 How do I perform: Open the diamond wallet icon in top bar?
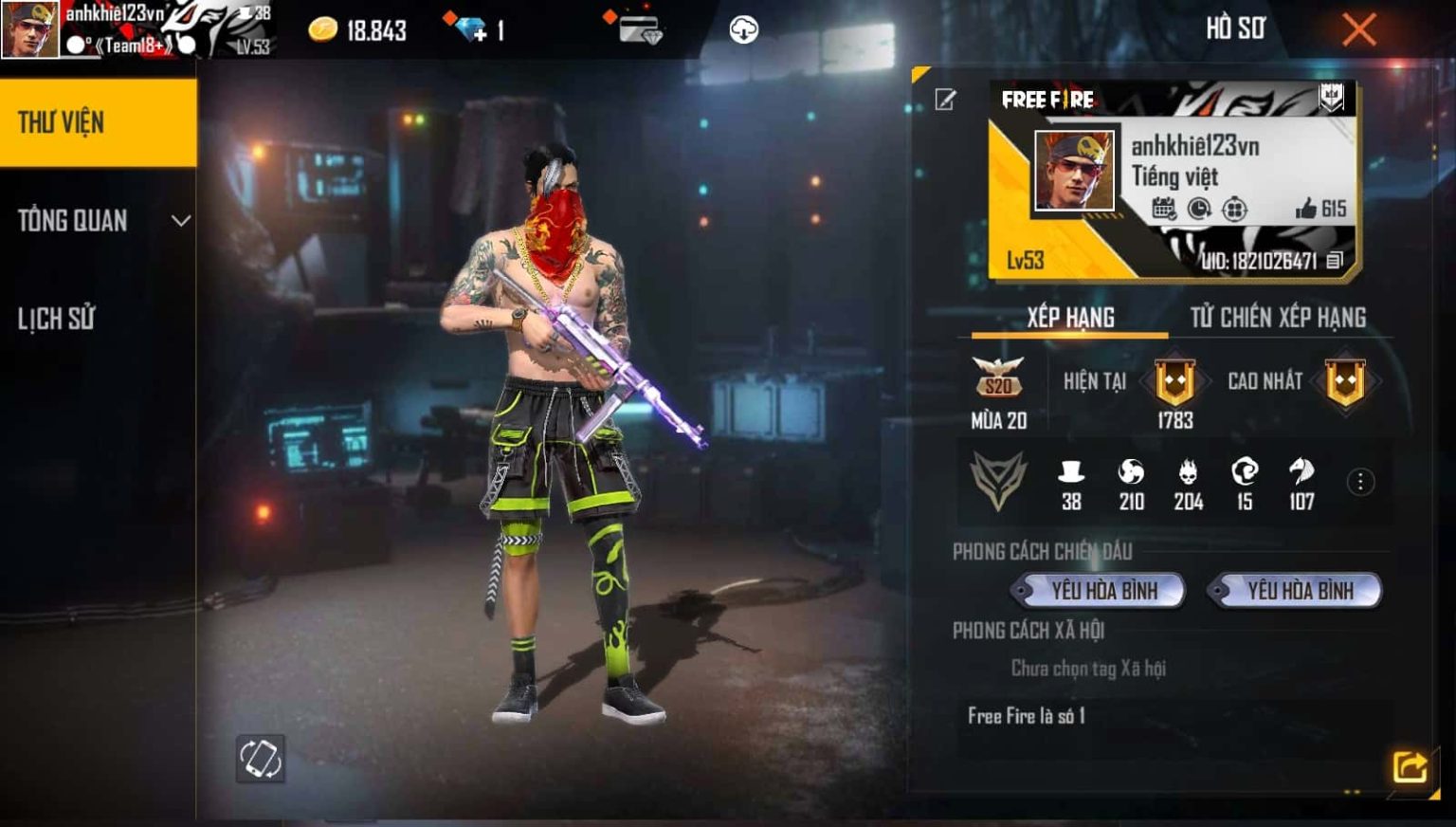coord(640,28)
